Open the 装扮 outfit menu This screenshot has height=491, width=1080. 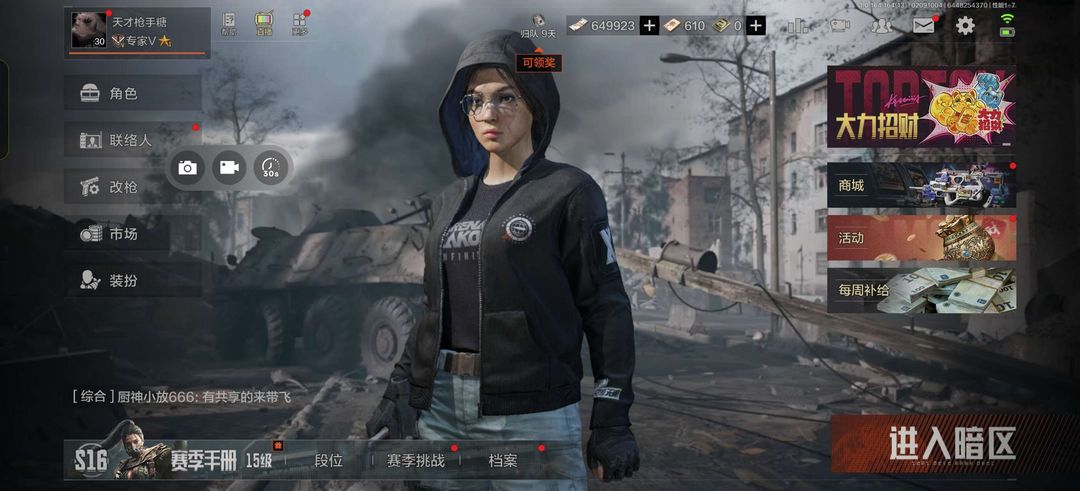[132, 281]
